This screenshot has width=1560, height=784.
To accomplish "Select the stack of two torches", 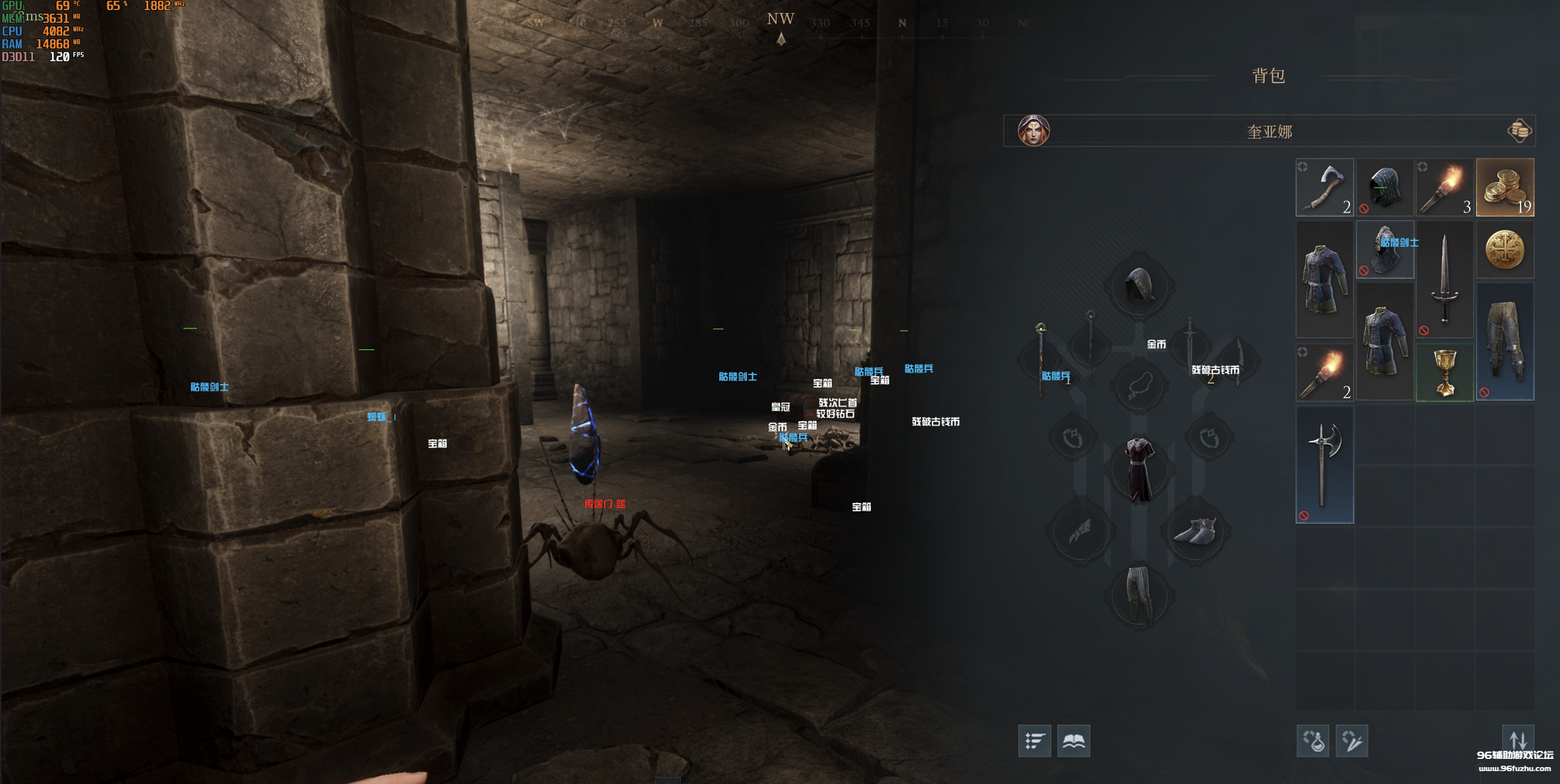I will coord(1324,372).
